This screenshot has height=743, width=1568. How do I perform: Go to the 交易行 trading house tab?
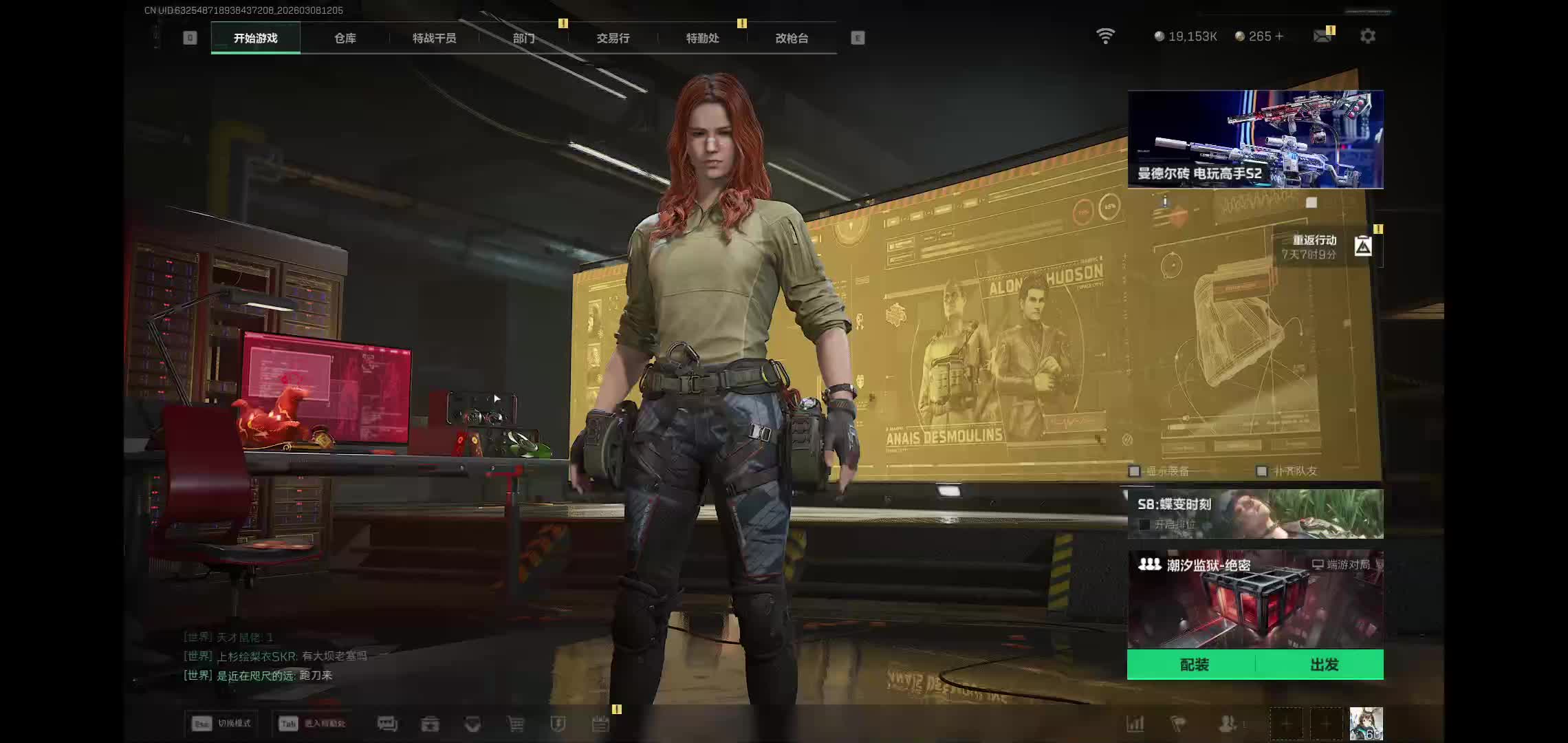tap(613, 39)
